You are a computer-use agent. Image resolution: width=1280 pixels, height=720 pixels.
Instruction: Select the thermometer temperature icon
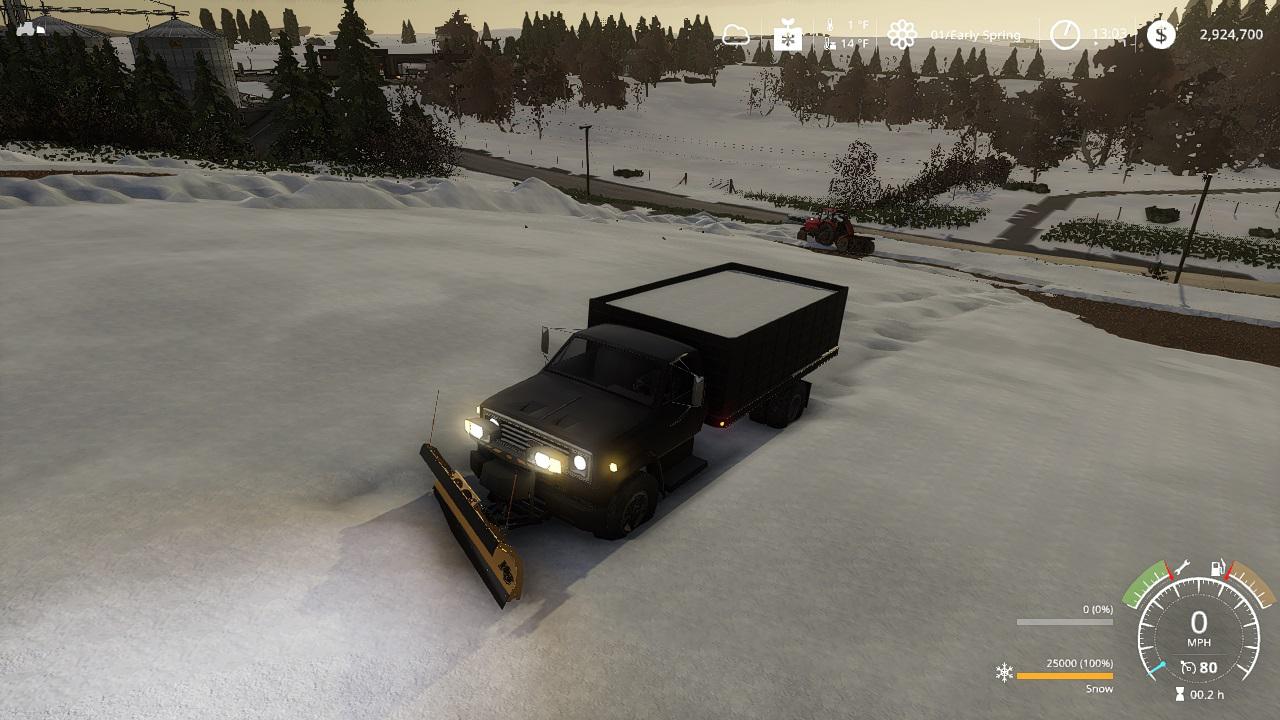(829, 35)
